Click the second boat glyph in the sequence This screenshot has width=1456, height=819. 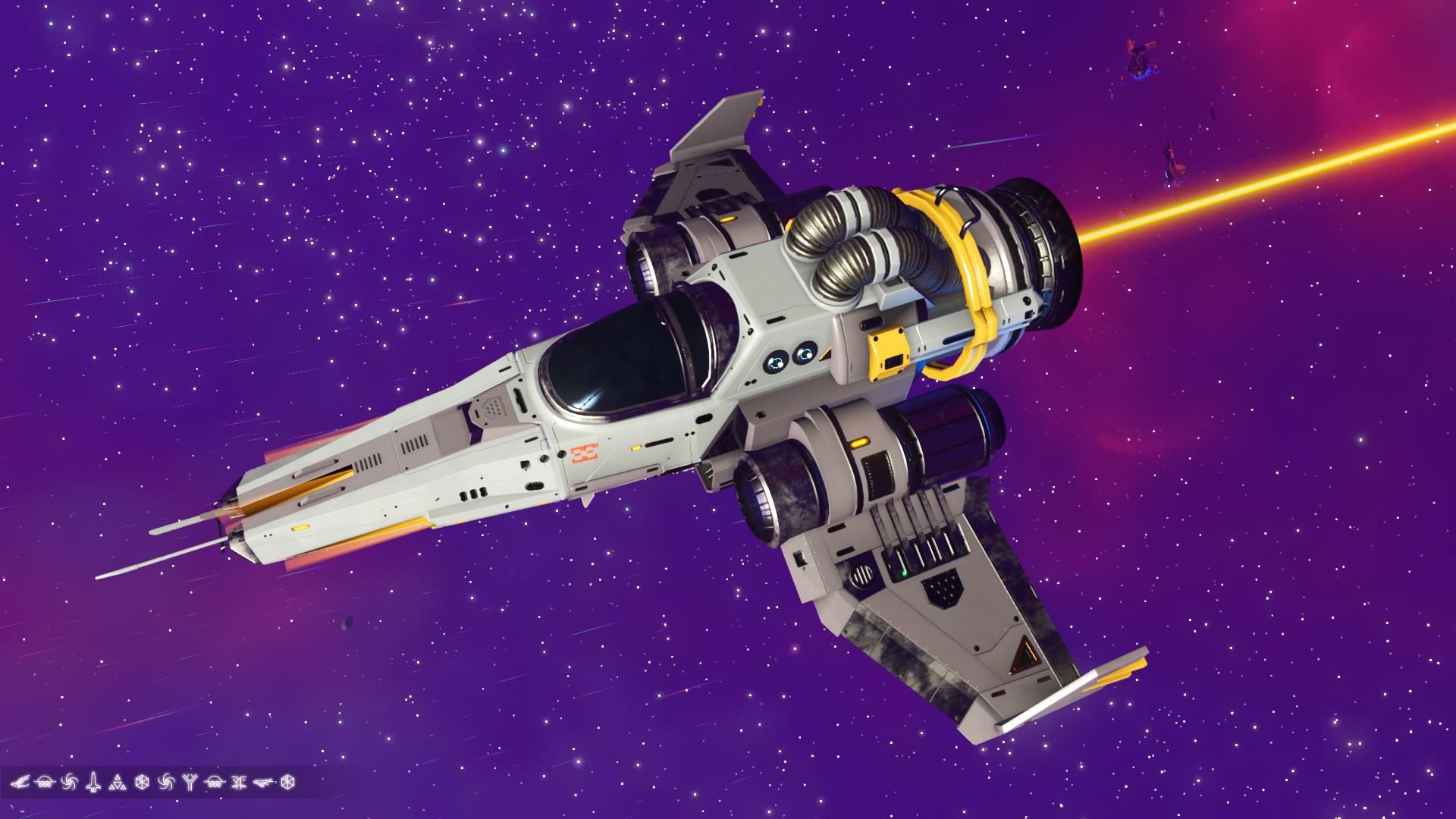coord(214,783)
